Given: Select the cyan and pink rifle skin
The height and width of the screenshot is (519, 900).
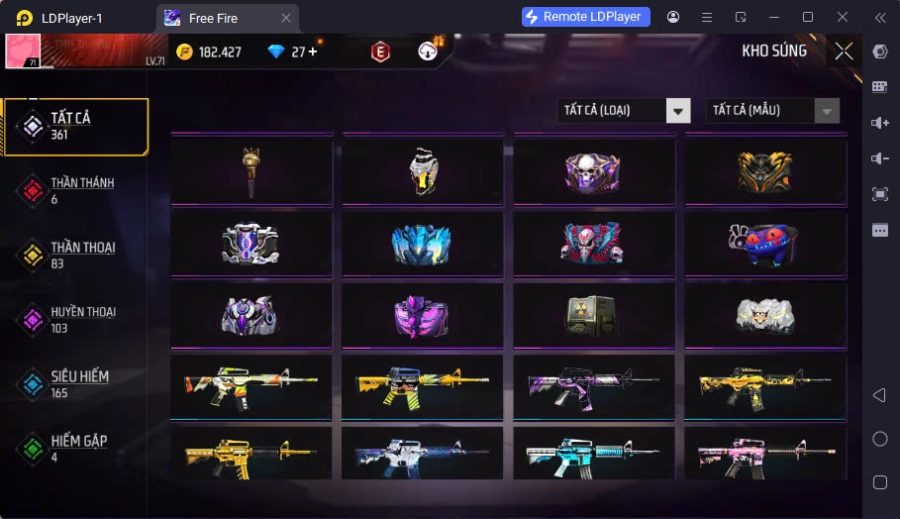Looking at the screenshot, I should point(594,456).
